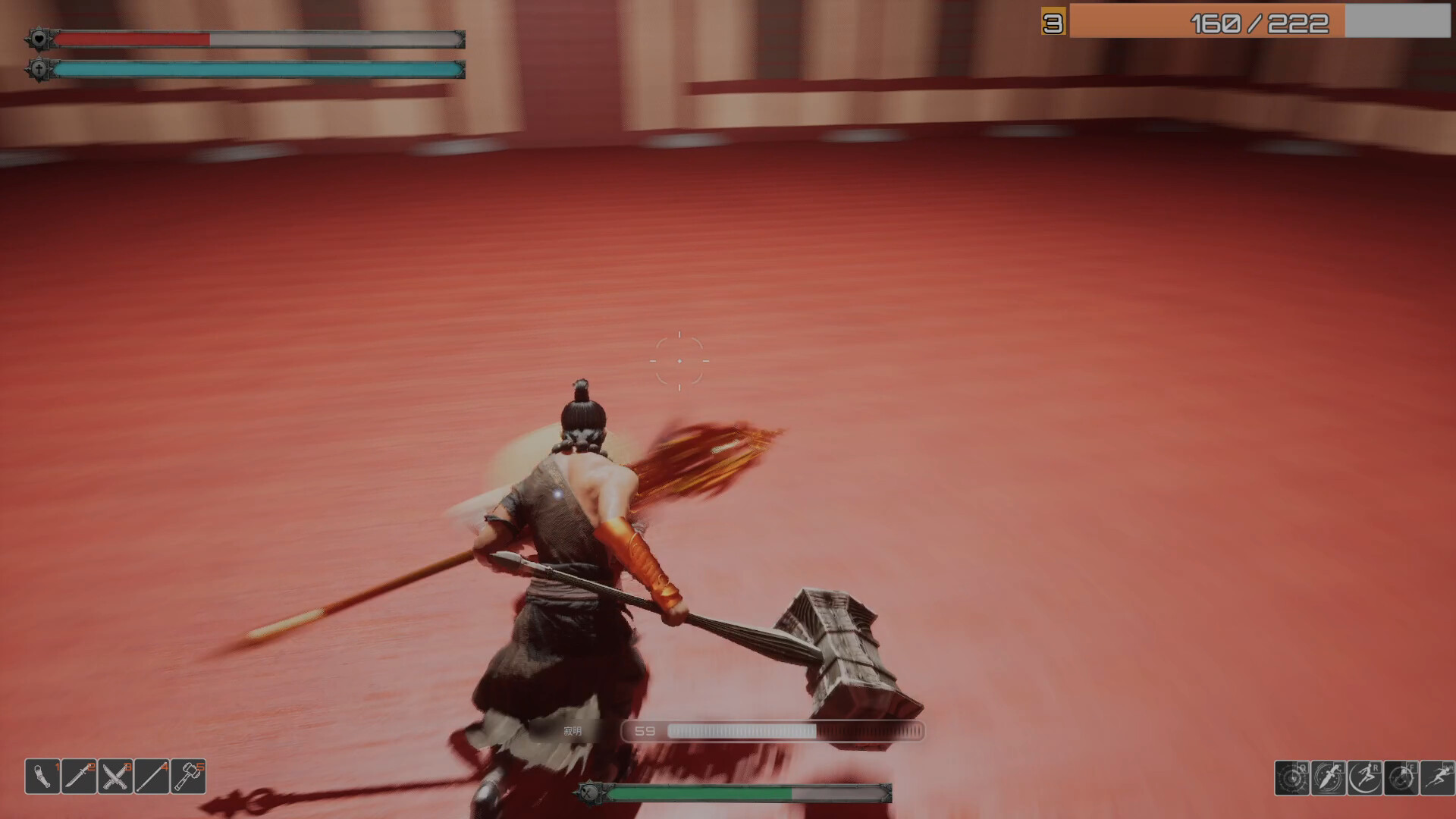Activate the Q skill with the radial burst icon
Viewport: 1456px width, 819px height.
coord(1291,778)
